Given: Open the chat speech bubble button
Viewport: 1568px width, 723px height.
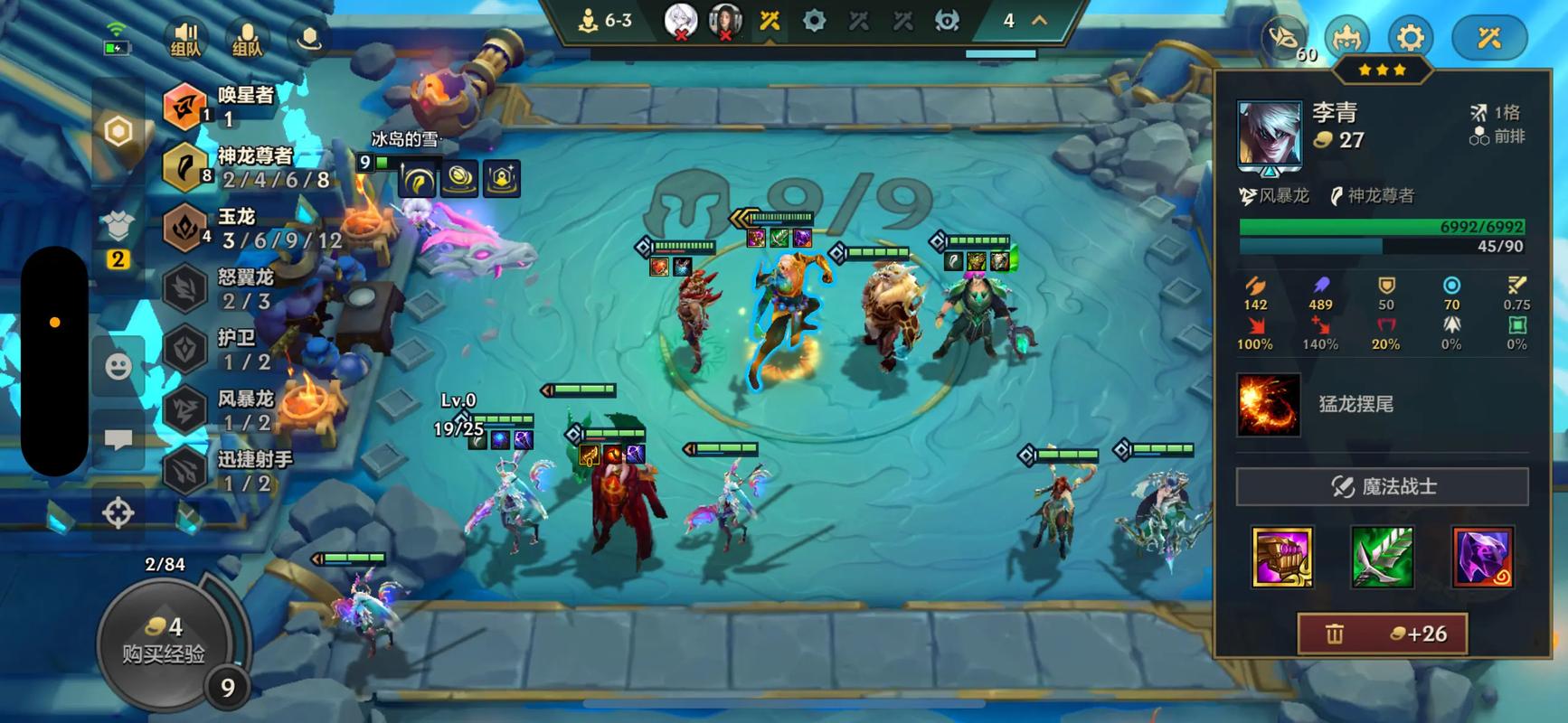Looking at the screenshot, I should pyautogui.click(x=118, y=440).
